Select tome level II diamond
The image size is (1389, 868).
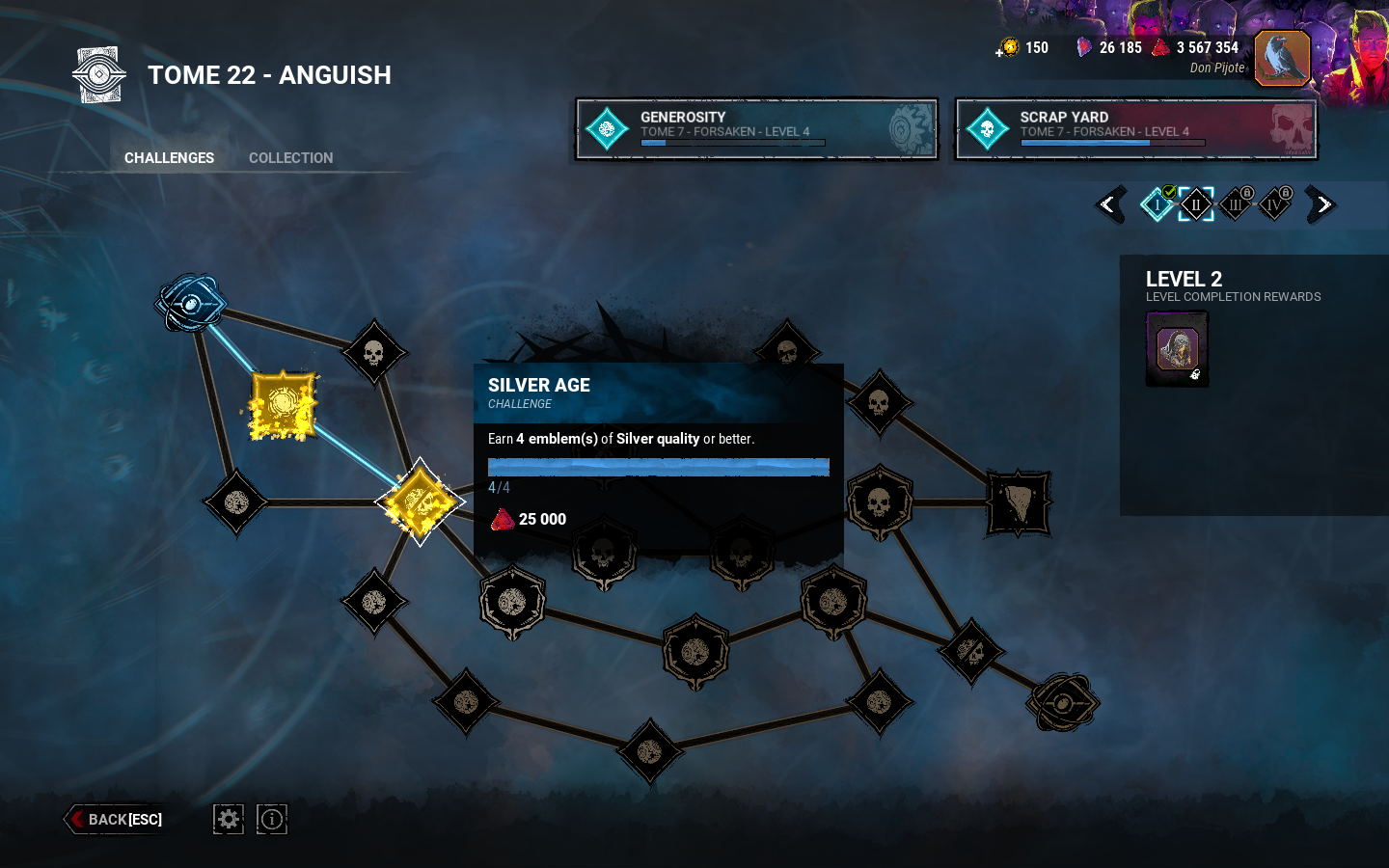coord(1196,204)
